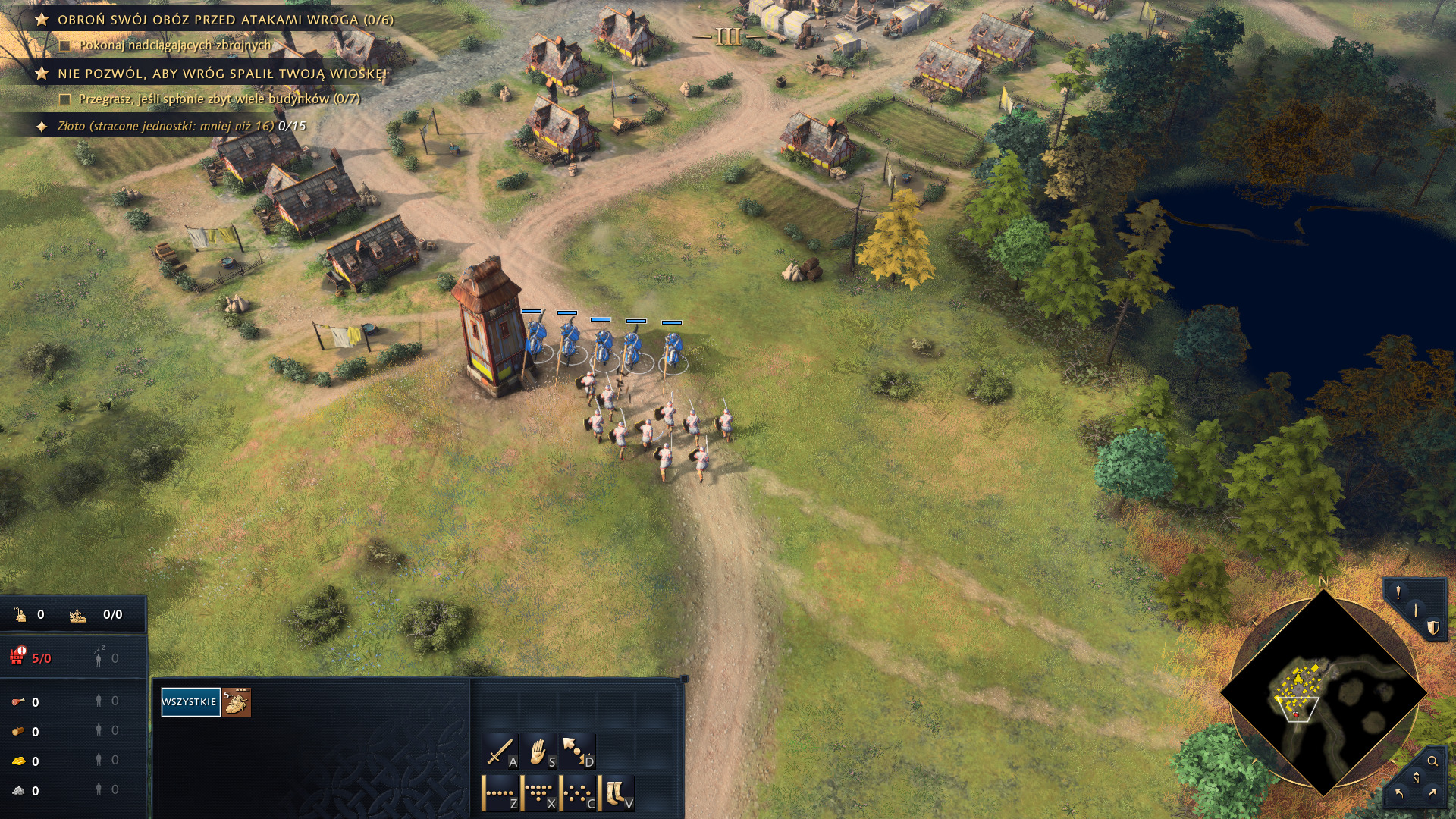Click the defend-camp objective header
This screenshot has height=819, width=1456.
click(x=225, y=20)
